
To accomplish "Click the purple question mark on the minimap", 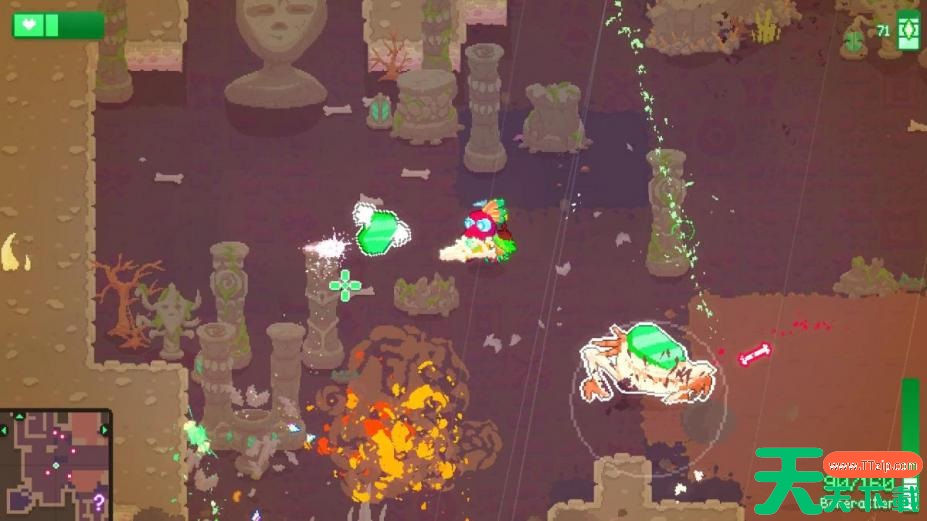I will (98, 502).
